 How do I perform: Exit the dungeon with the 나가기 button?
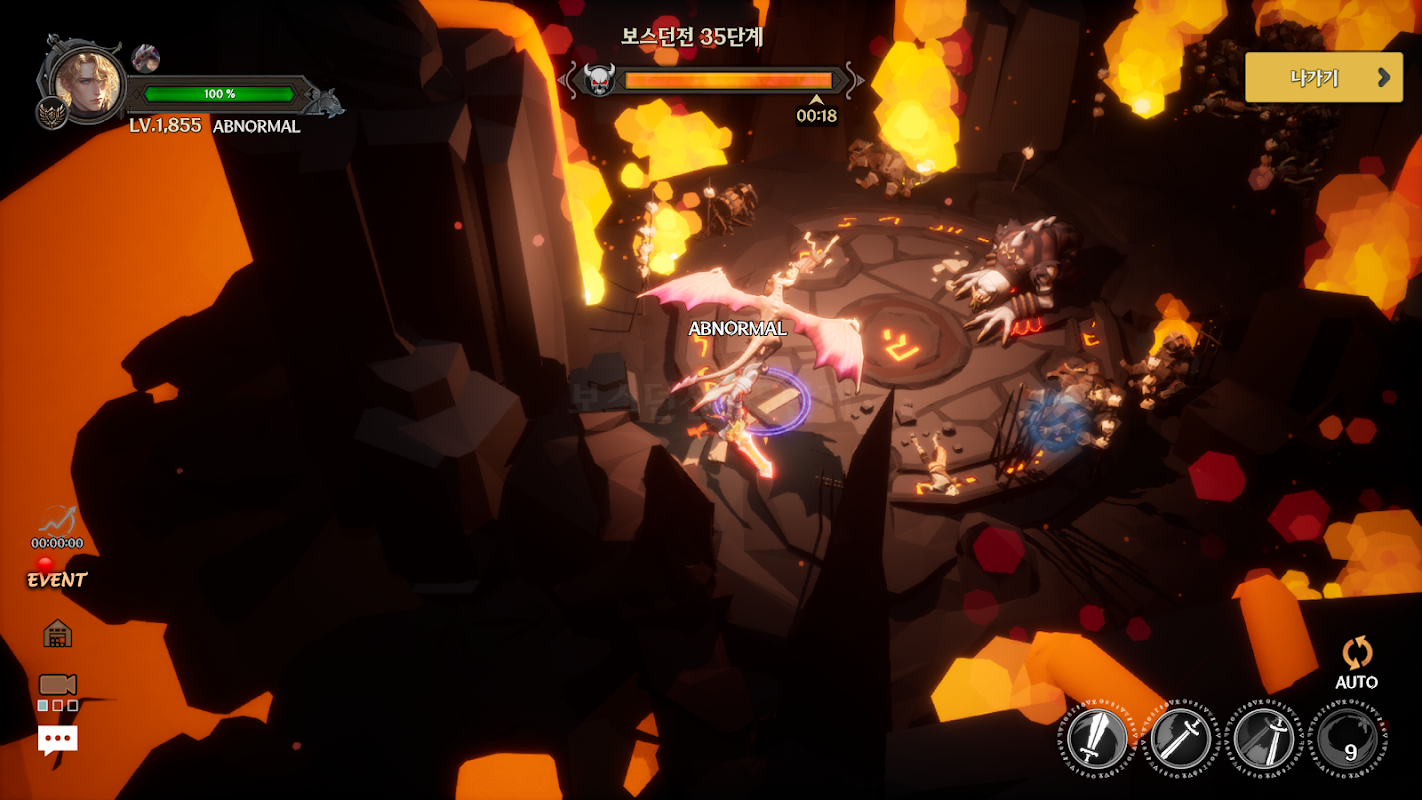[x=1323, y=78]
